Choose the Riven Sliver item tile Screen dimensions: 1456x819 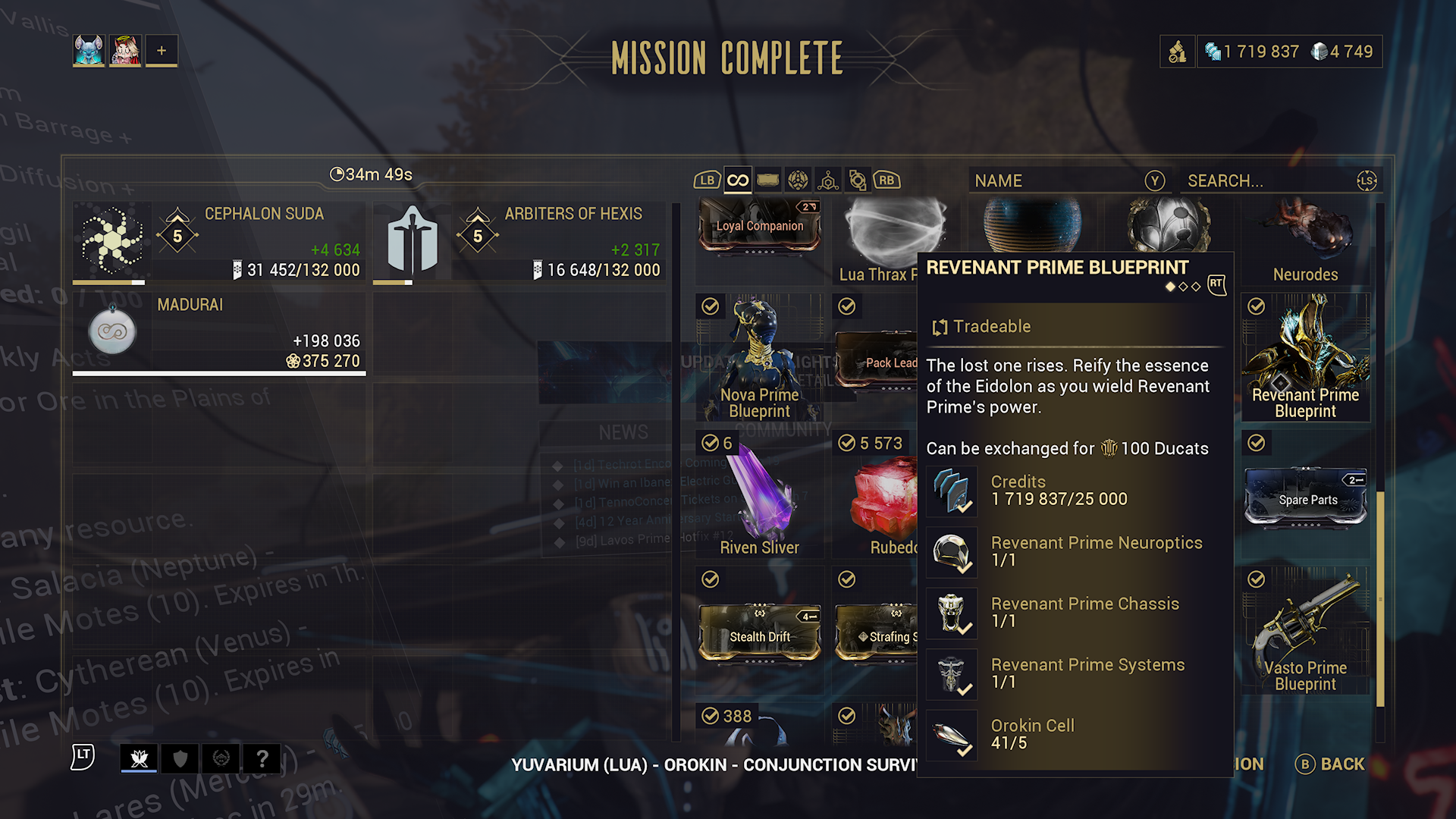[x=759, y=494]
